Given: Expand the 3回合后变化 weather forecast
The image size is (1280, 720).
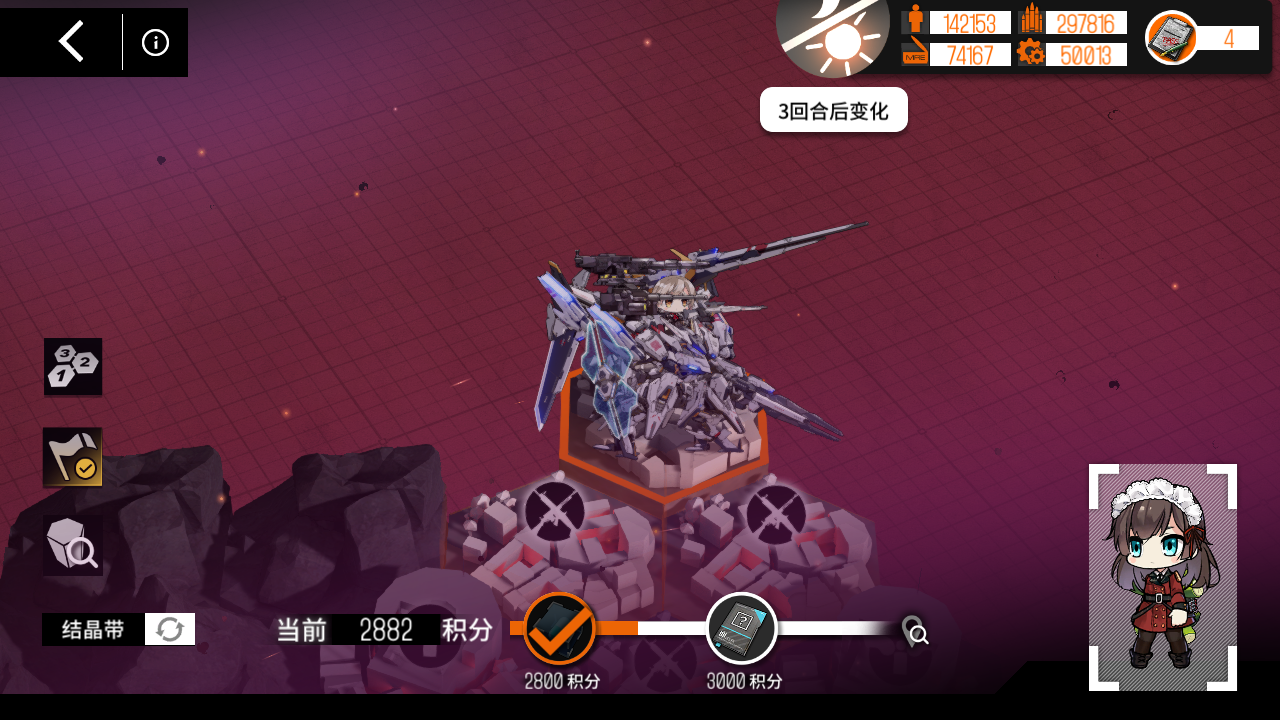Looking at the screenshot, I should coord(834,109).
